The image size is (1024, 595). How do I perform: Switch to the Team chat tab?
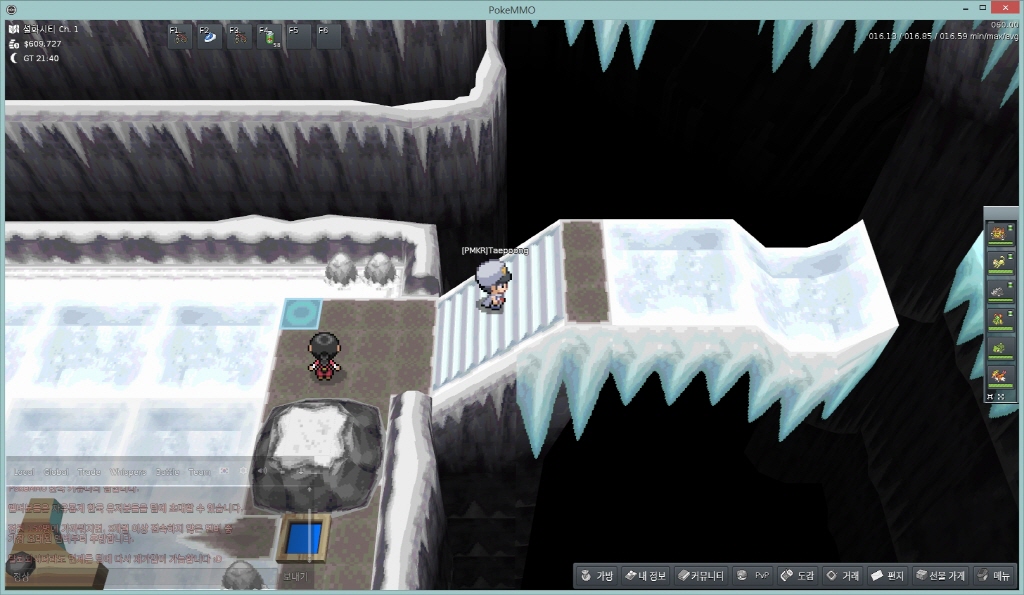(199, 471)
